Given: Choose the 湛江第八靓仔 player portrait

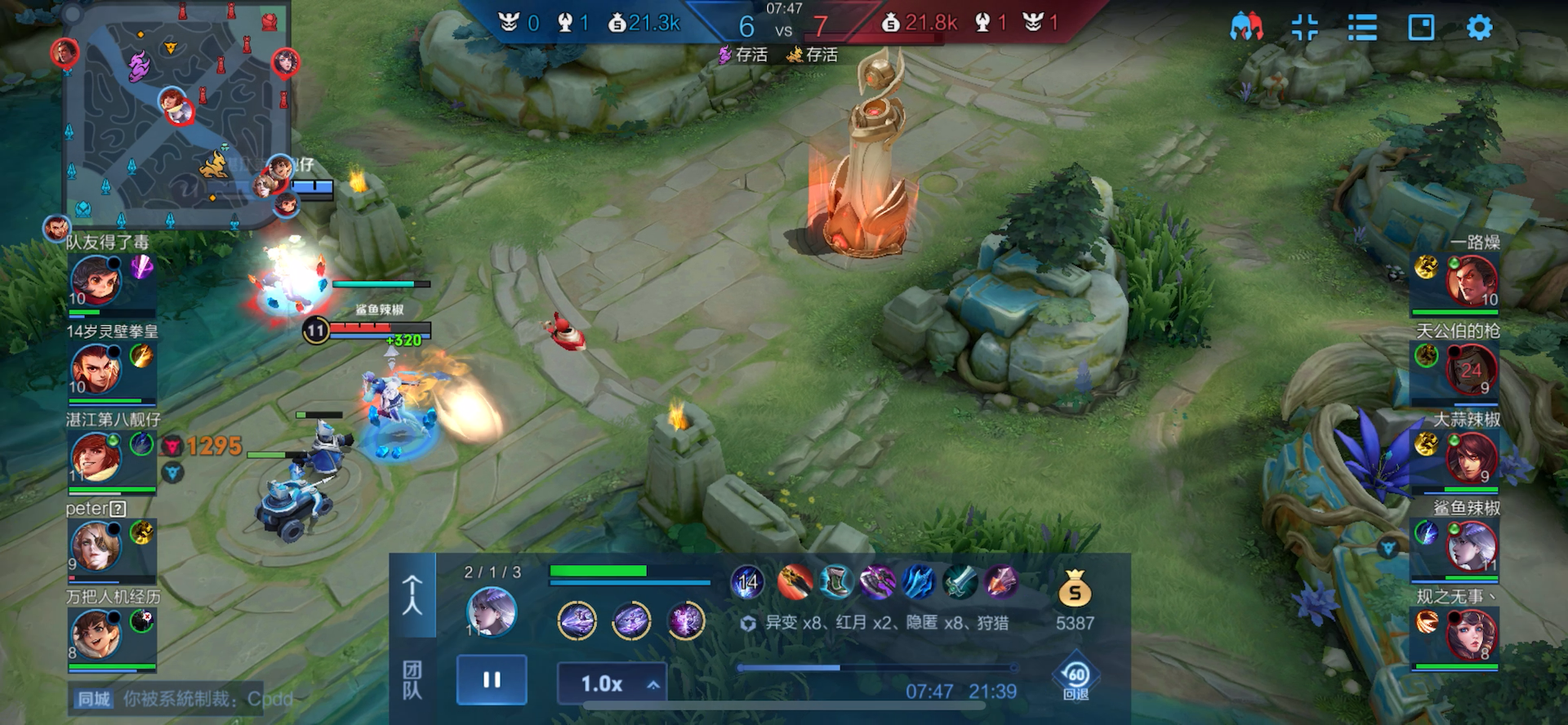Looking at the screenshot, I should point(96,456).
